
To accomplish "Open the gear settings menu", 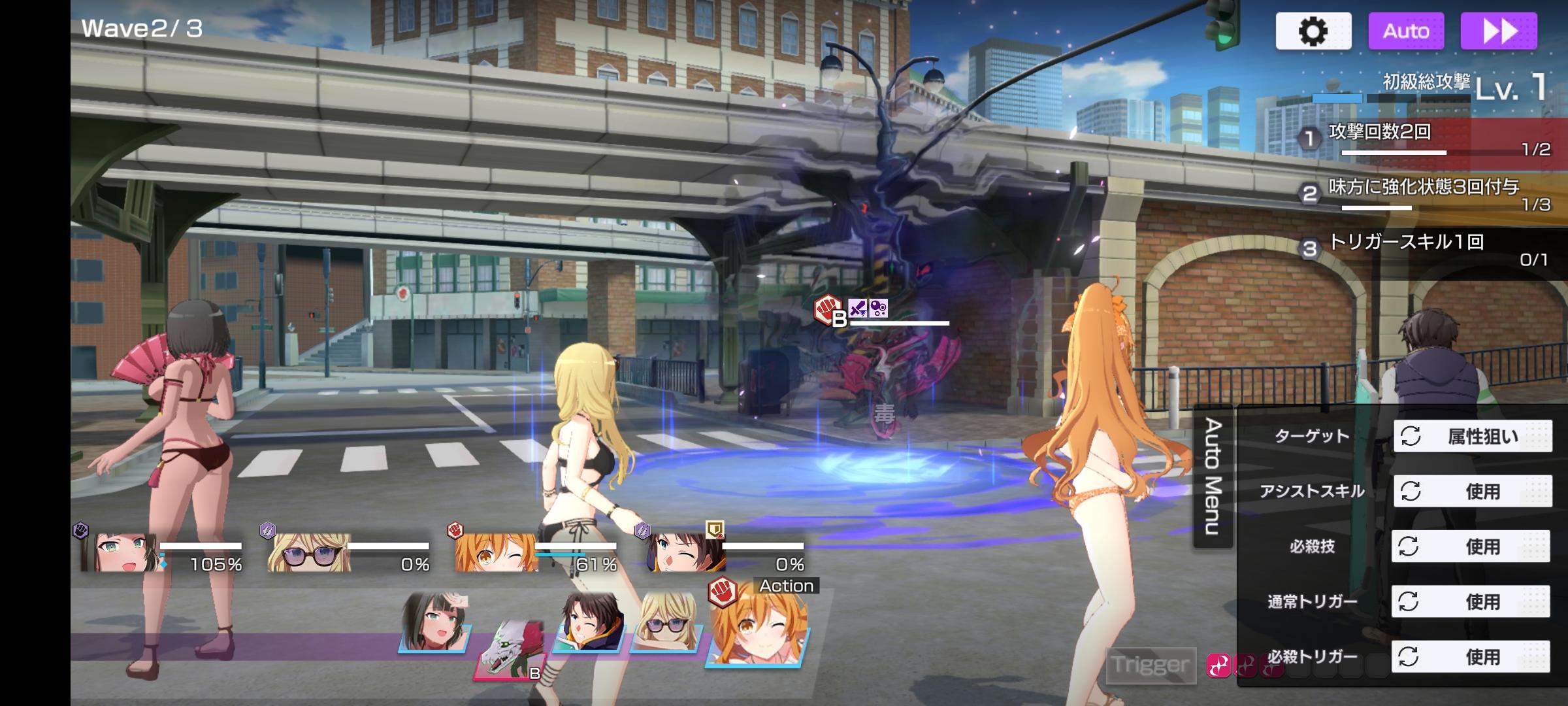I will (x=1313, y=31).
